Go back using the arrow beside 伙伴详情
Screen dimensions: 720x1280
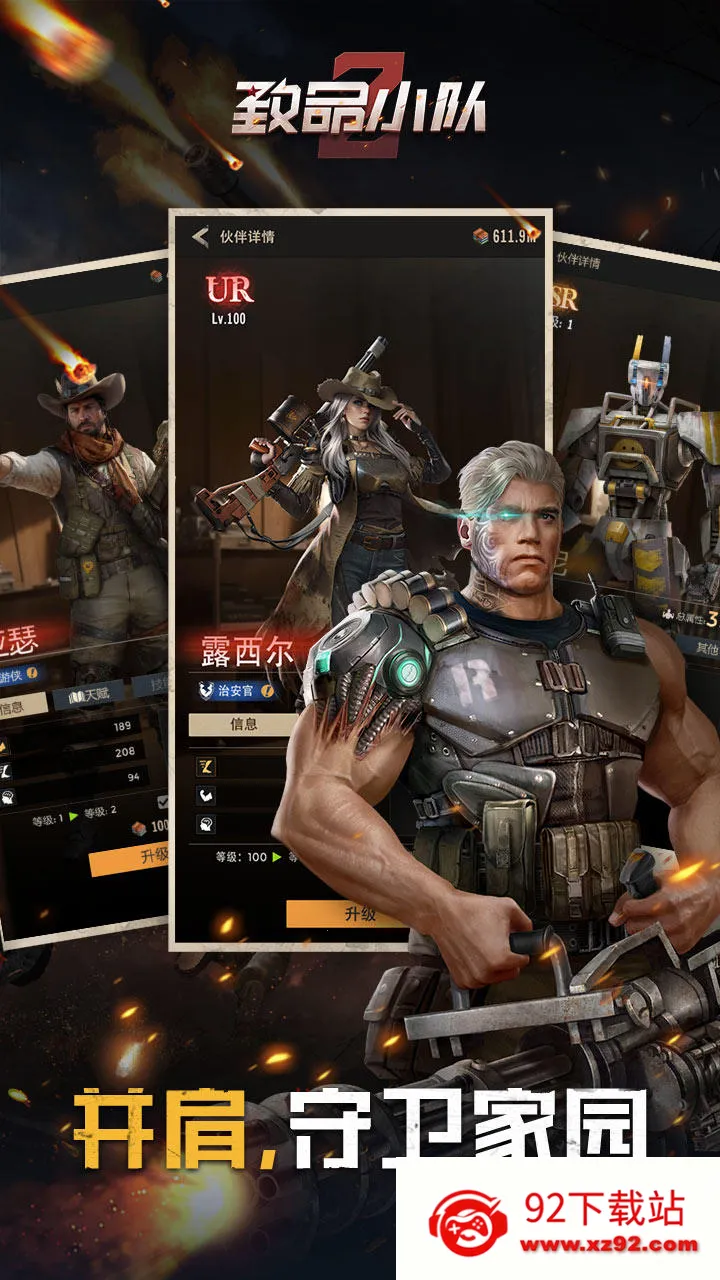click(201, 237)
